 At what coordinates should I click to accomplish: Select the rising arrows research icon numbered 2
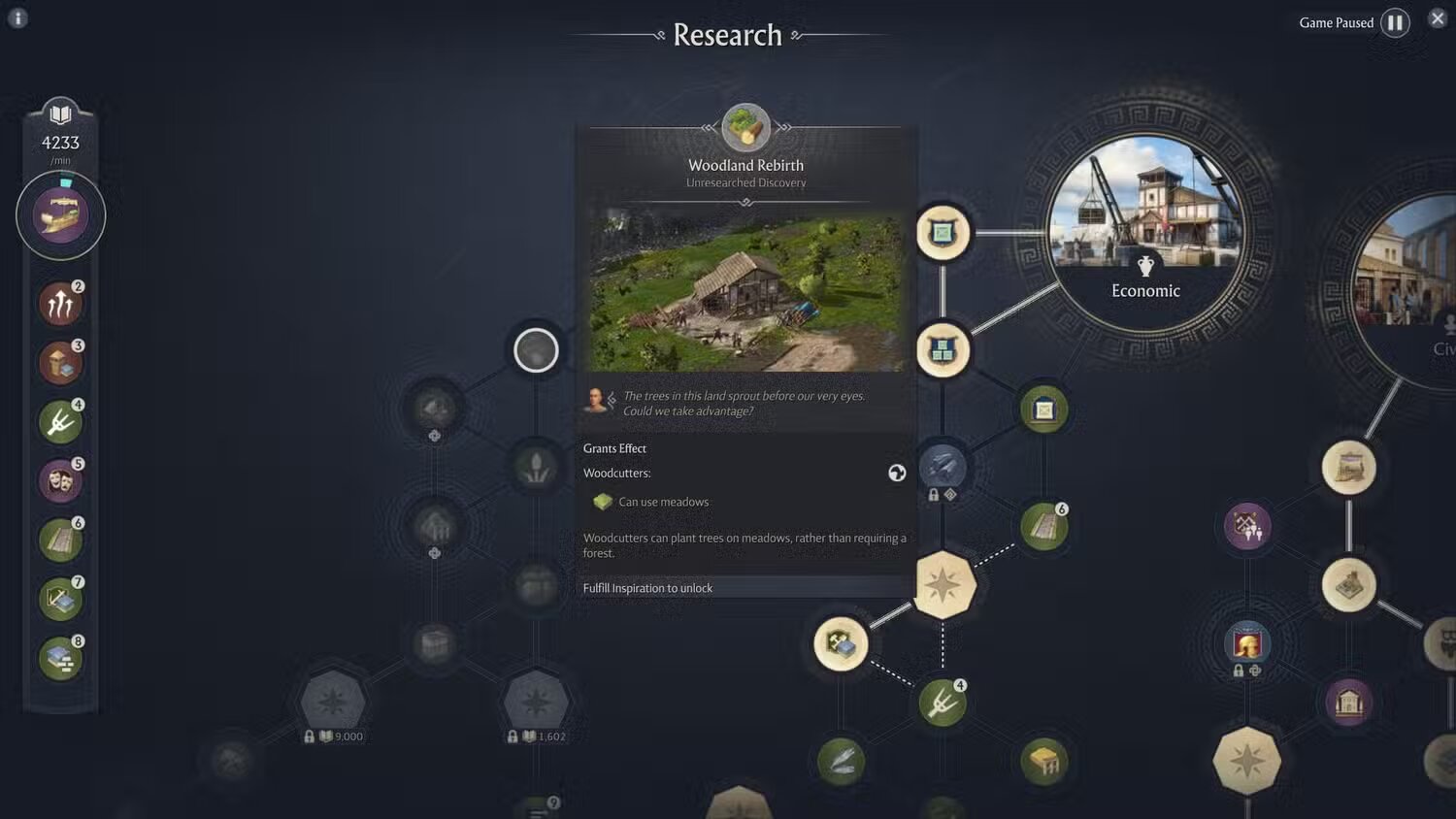60,303
